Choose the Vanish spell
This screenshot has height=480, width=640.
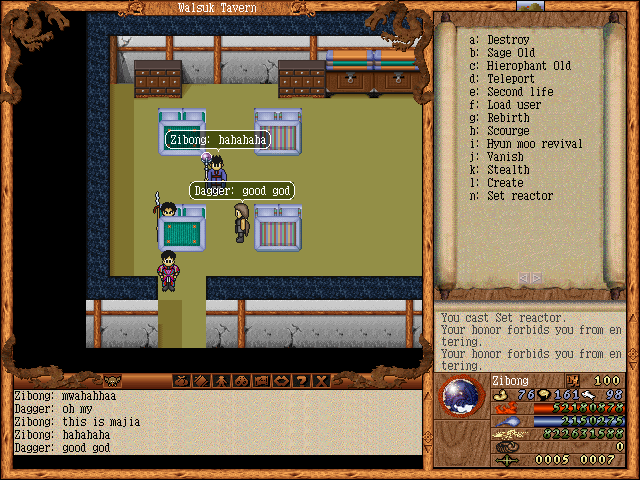(505, 157)
